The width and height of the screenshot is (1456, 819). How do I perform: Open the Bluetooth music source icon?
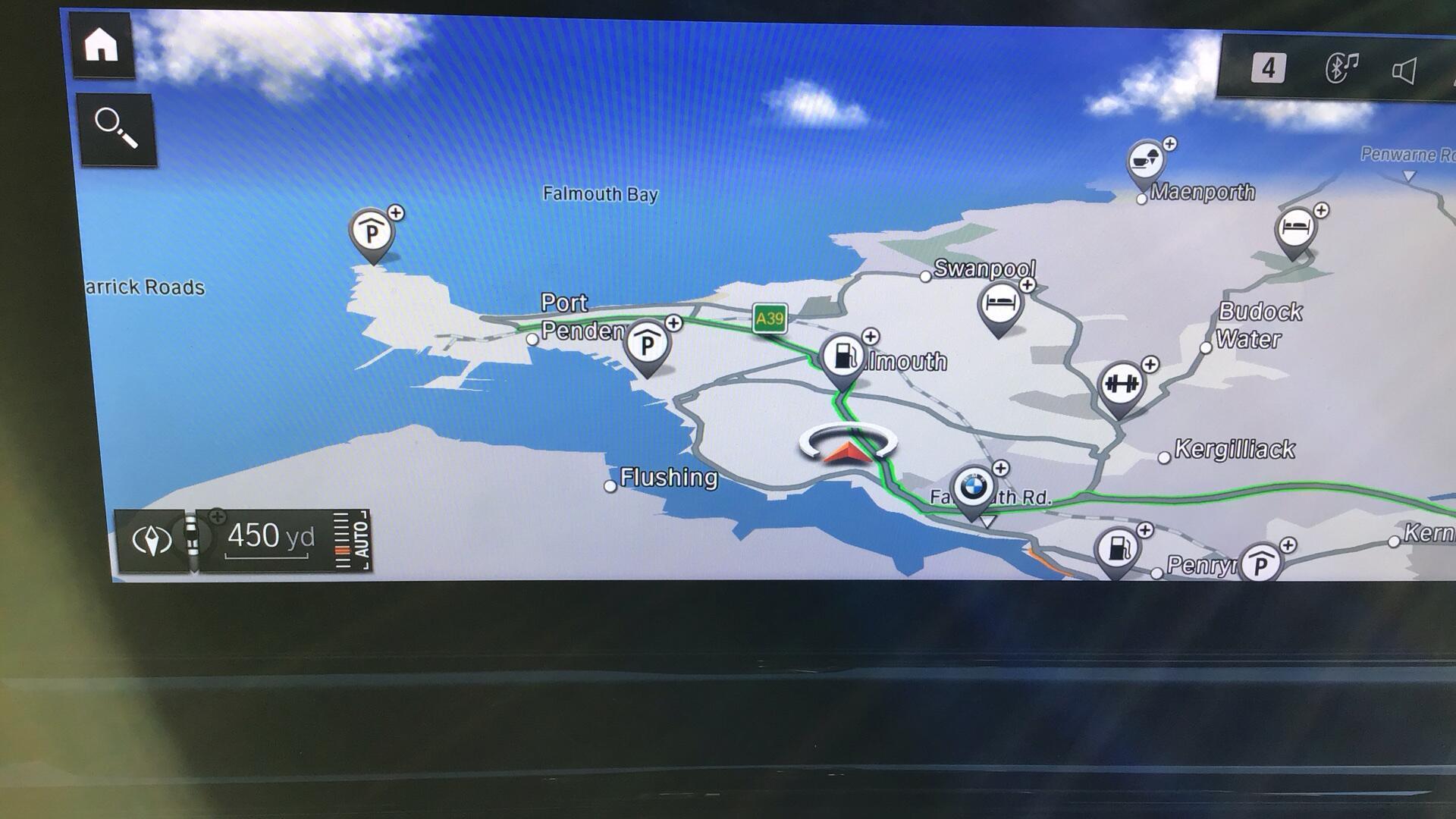coord(1341,68)
